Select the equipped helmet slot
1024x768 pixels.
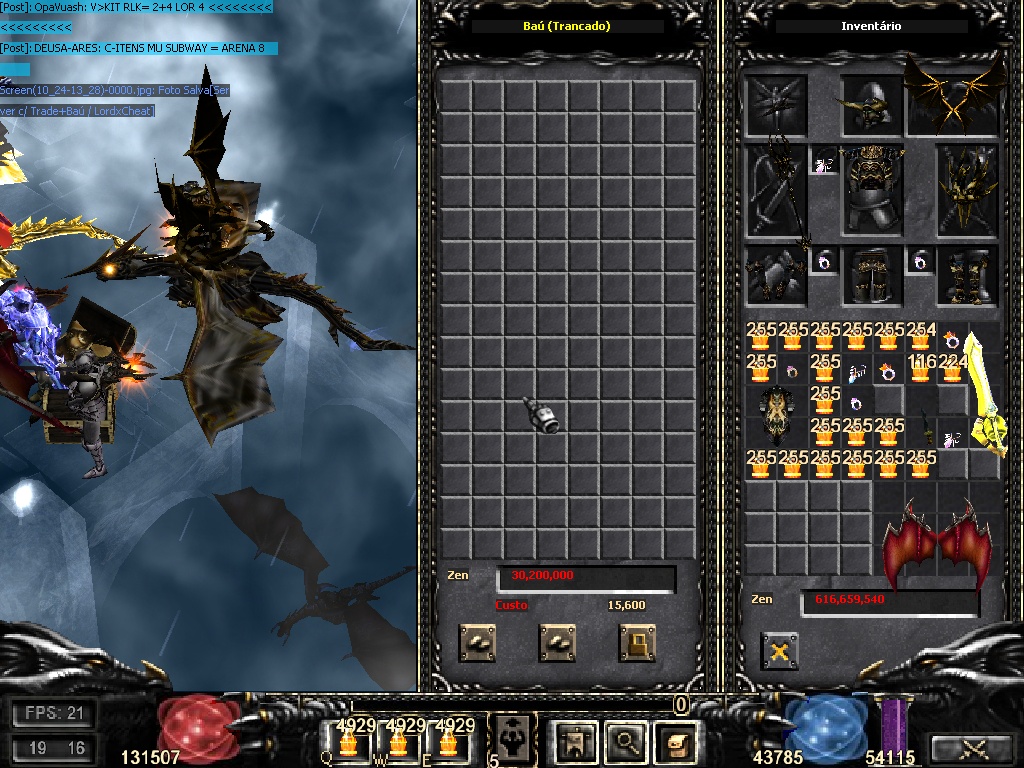pyautogui.click(x=872, y=104)
